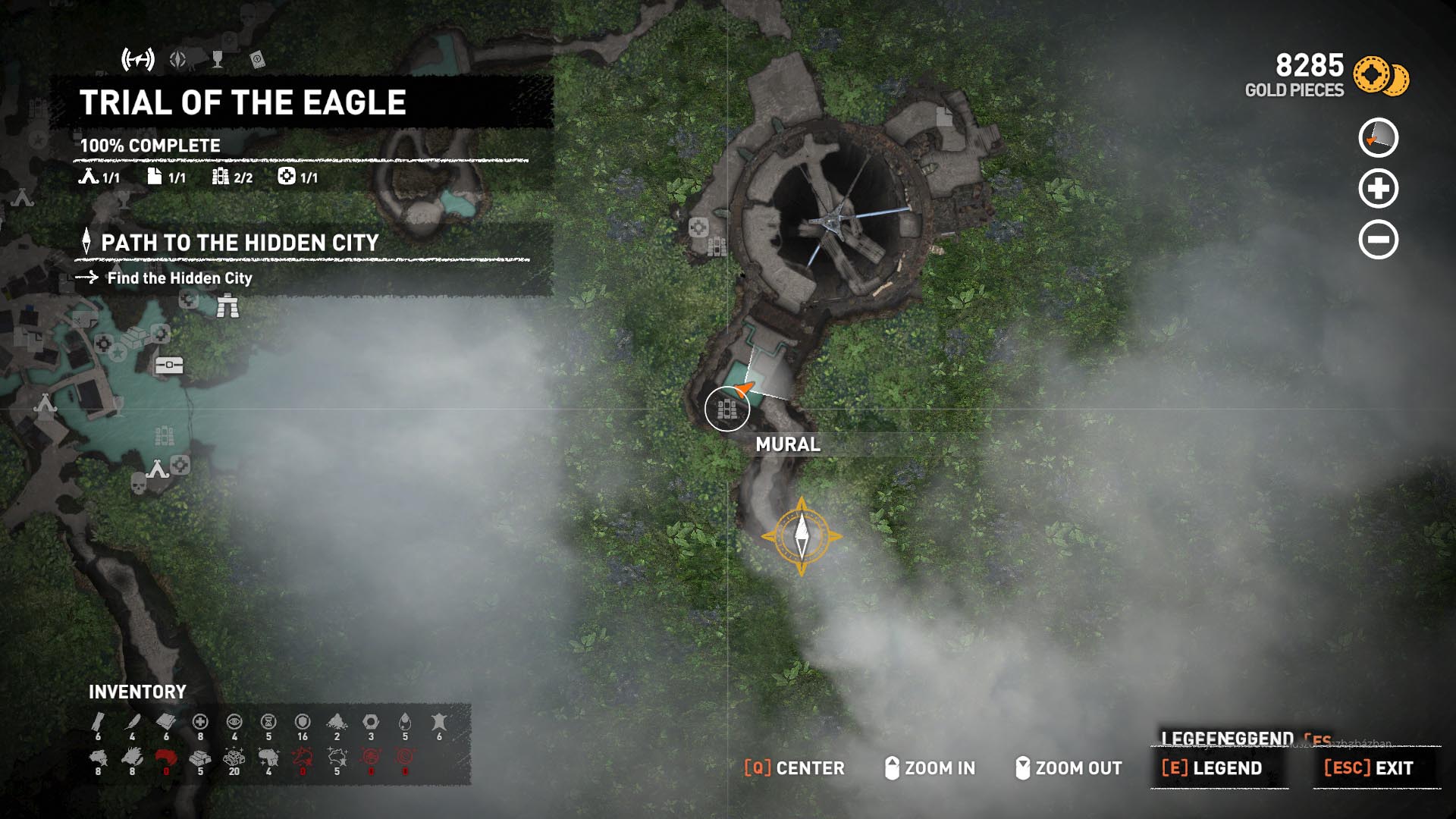Select the treasure chest map marker
Image resolution: width=1456 pixels, height=819 pixels.
click(169, 366)
